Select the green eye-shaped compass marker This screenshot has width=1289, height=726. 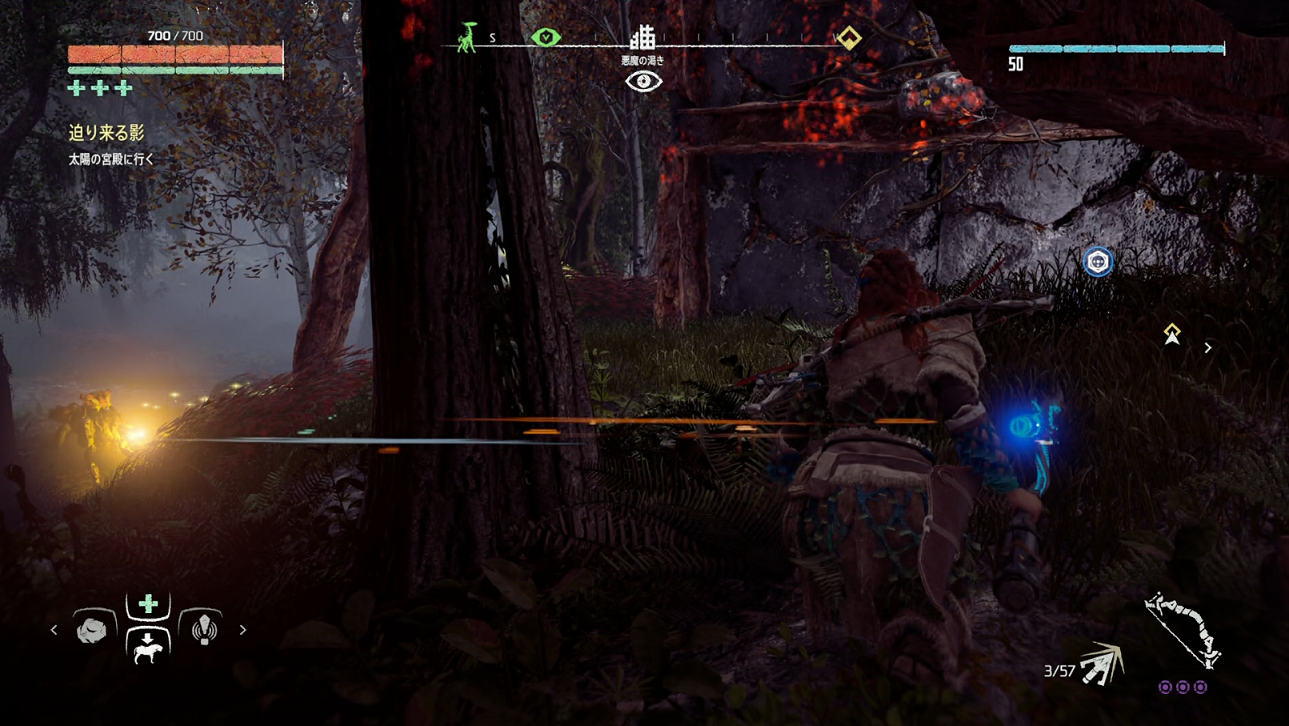point(545,37)
